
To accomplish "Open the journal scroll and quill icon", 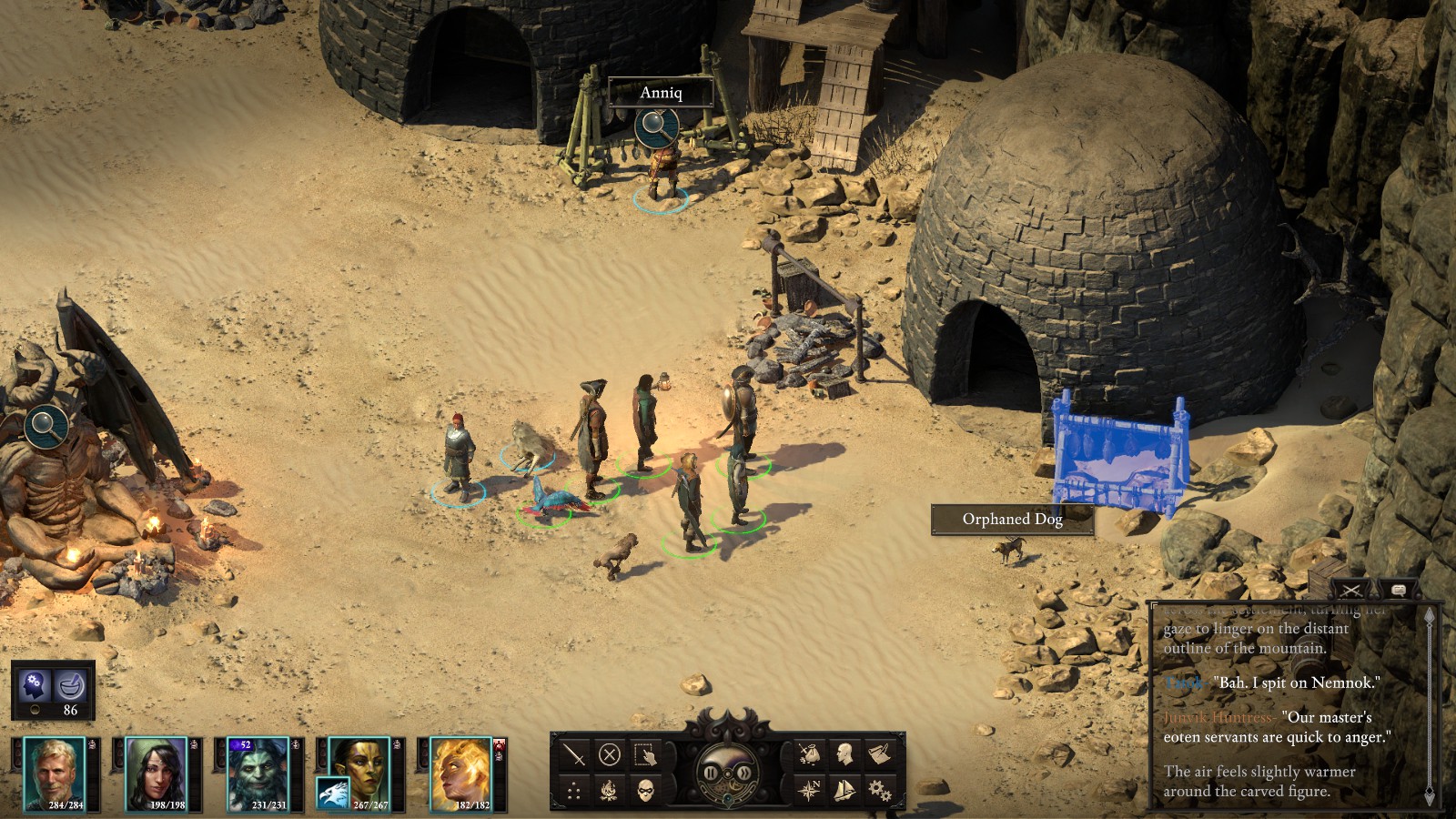I will coord(880,754).
